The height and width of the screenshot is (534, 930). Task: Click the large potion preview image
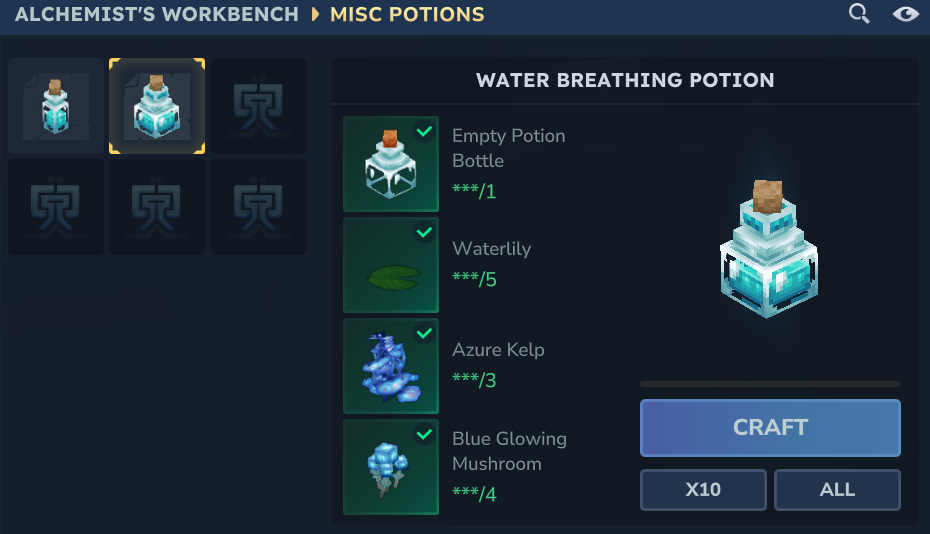pos(769,250)
